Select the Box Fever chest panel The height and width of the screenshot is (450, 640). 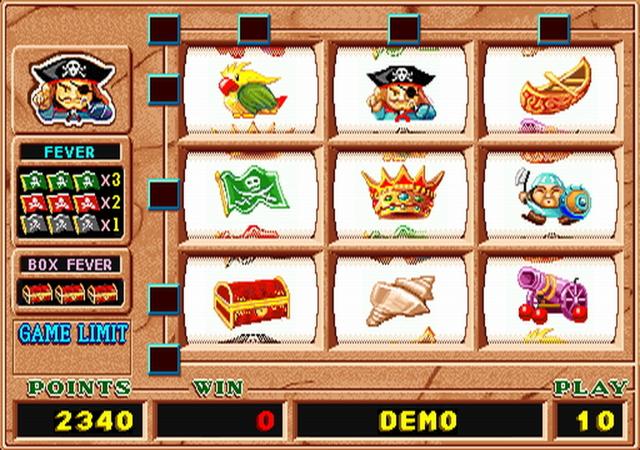[x=71, y=283]
